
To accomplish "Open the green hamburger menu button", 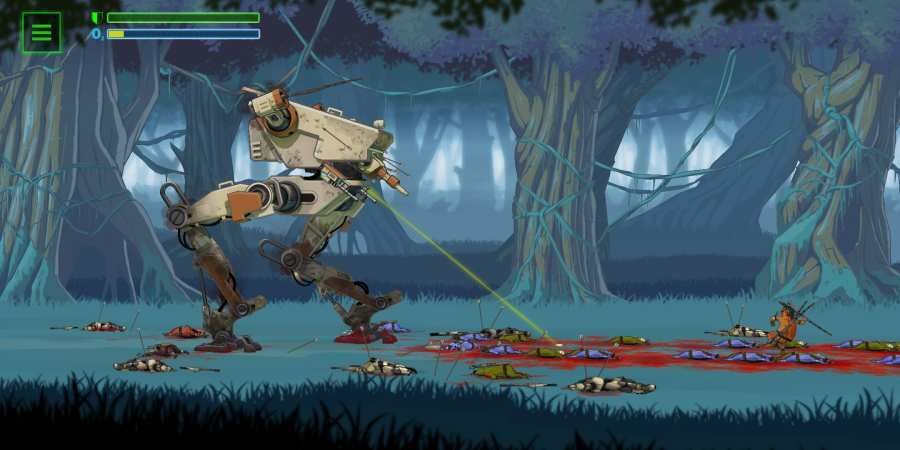I will point(41,32).
